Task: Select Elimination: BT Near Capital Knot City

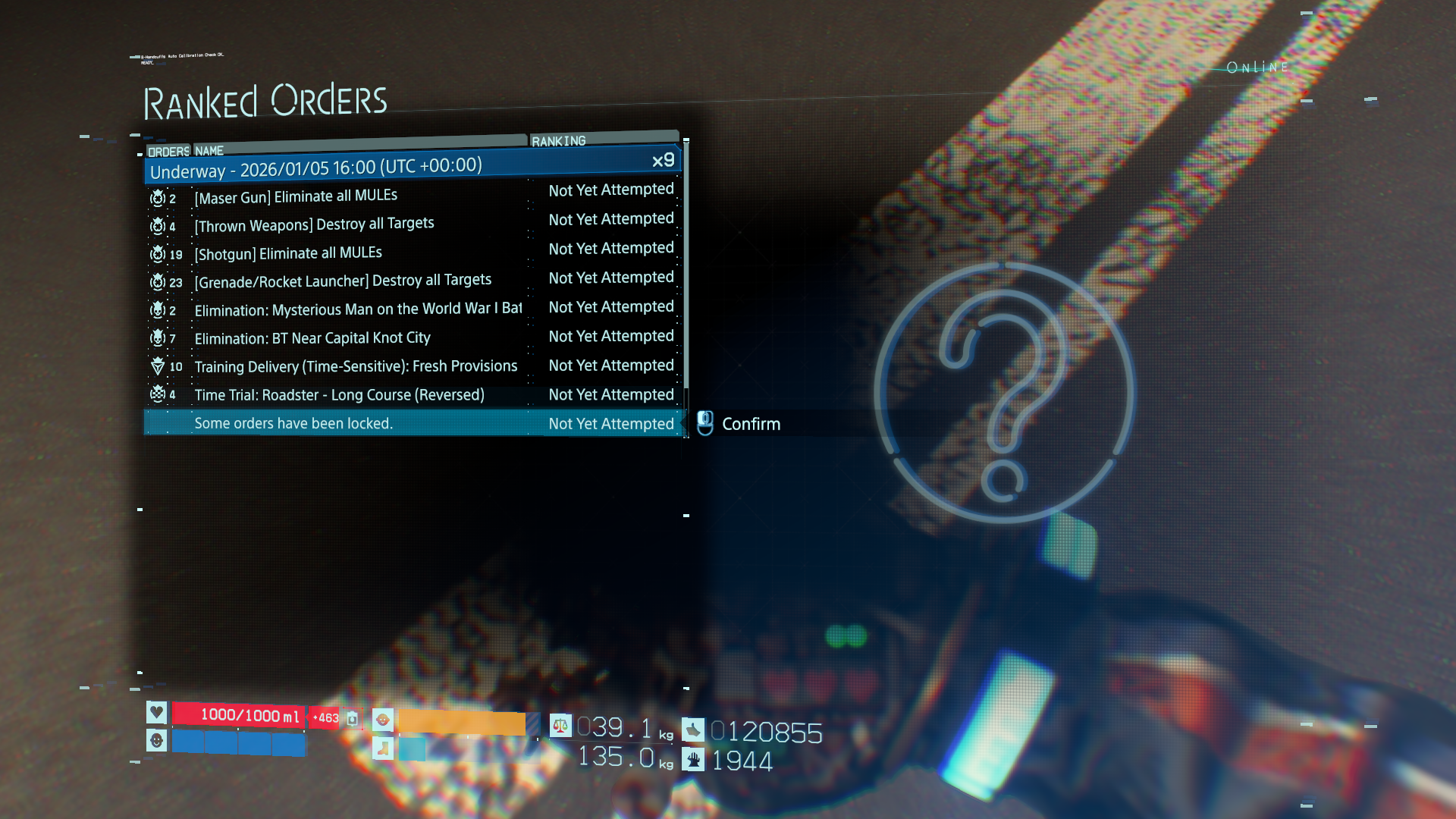Action: pyautogui.click(x=312, y=338)
